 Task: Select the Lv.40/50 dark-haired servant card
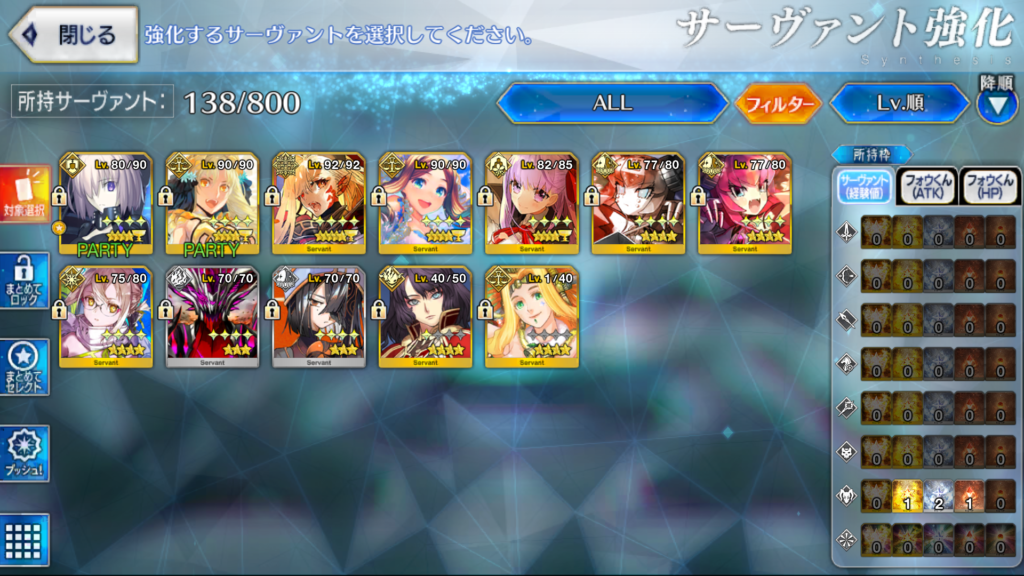(x=425, y=317)
